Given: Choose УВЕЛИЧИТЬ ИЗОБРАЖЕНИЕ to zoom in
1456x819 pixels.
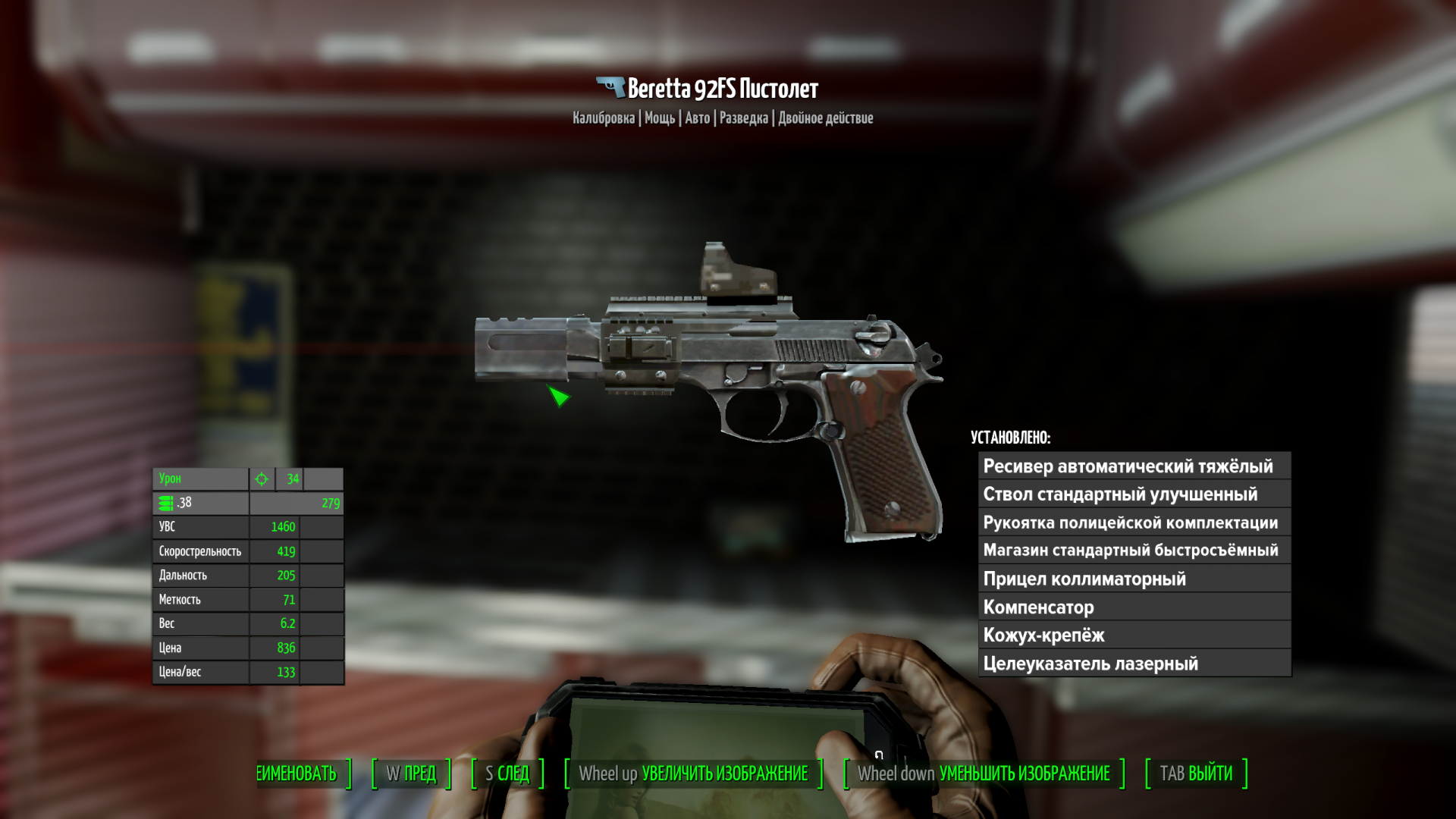Looking at the screenshot, I should tap(693, 773).
